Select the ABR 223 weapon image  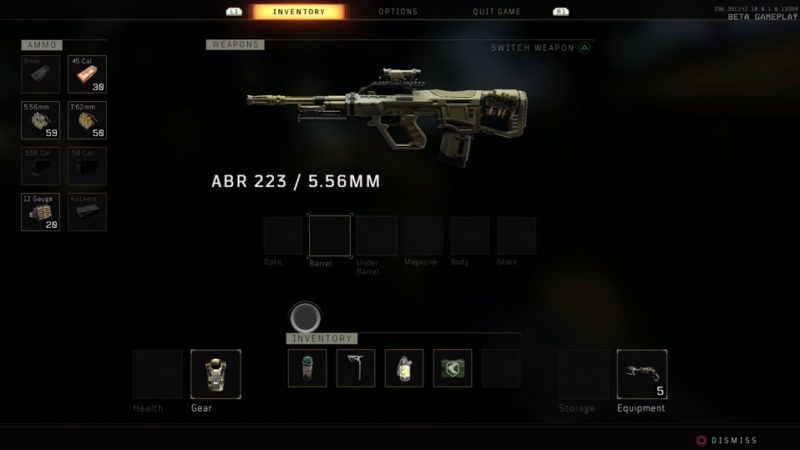click(x=387, y=113)
